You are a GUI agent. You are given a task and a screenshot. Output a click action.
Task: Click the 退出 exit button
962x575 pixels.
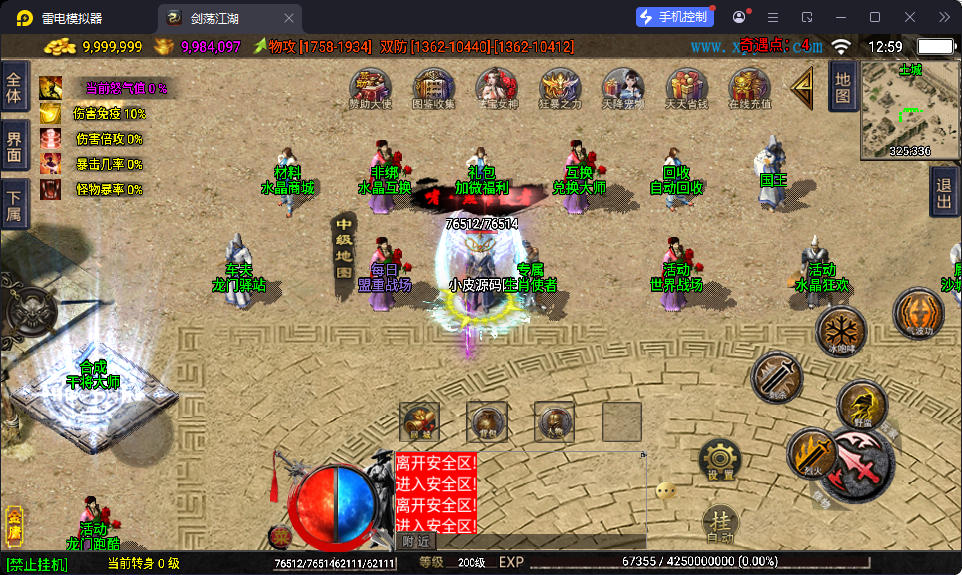pos(944,190)
